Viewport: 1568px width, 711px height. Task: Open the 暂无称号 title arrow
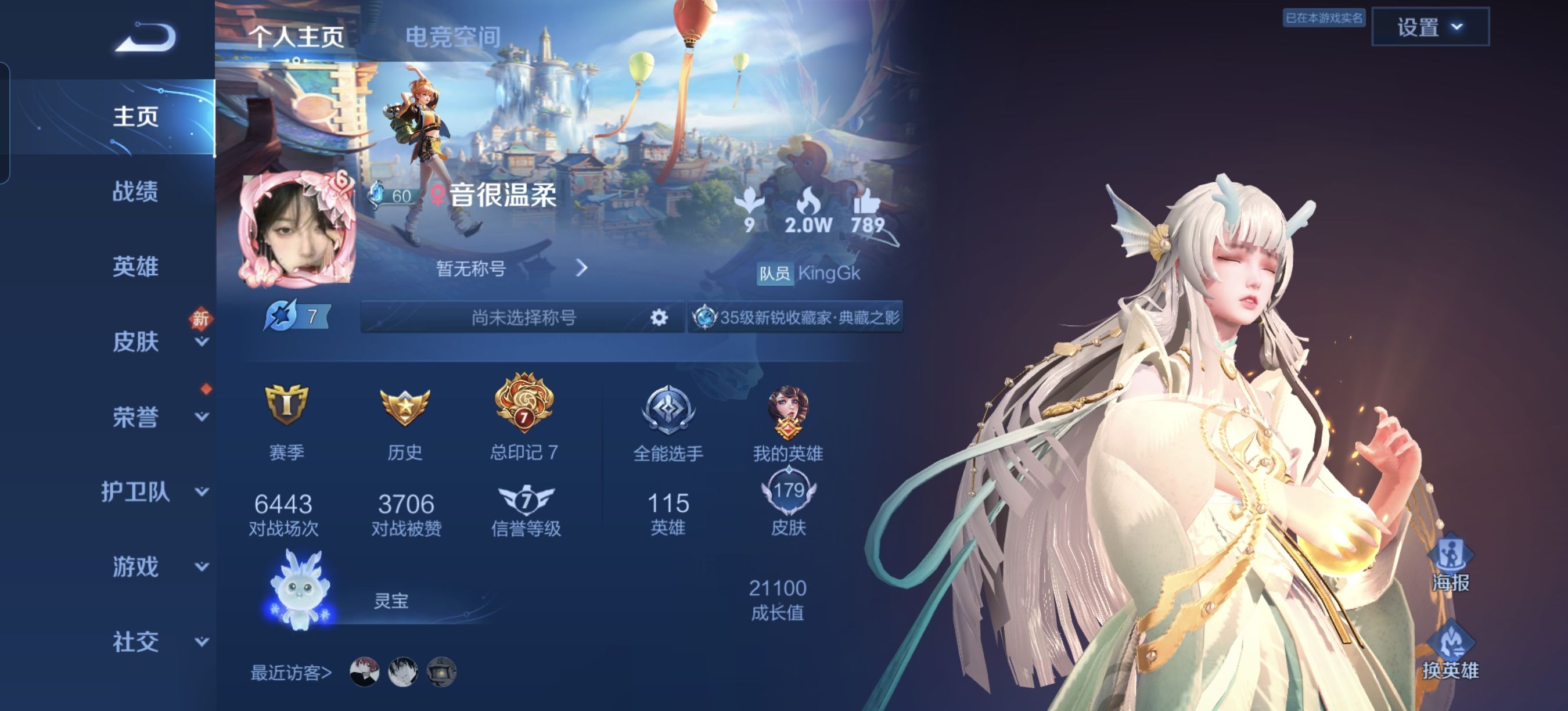click(x=581, y=268)
